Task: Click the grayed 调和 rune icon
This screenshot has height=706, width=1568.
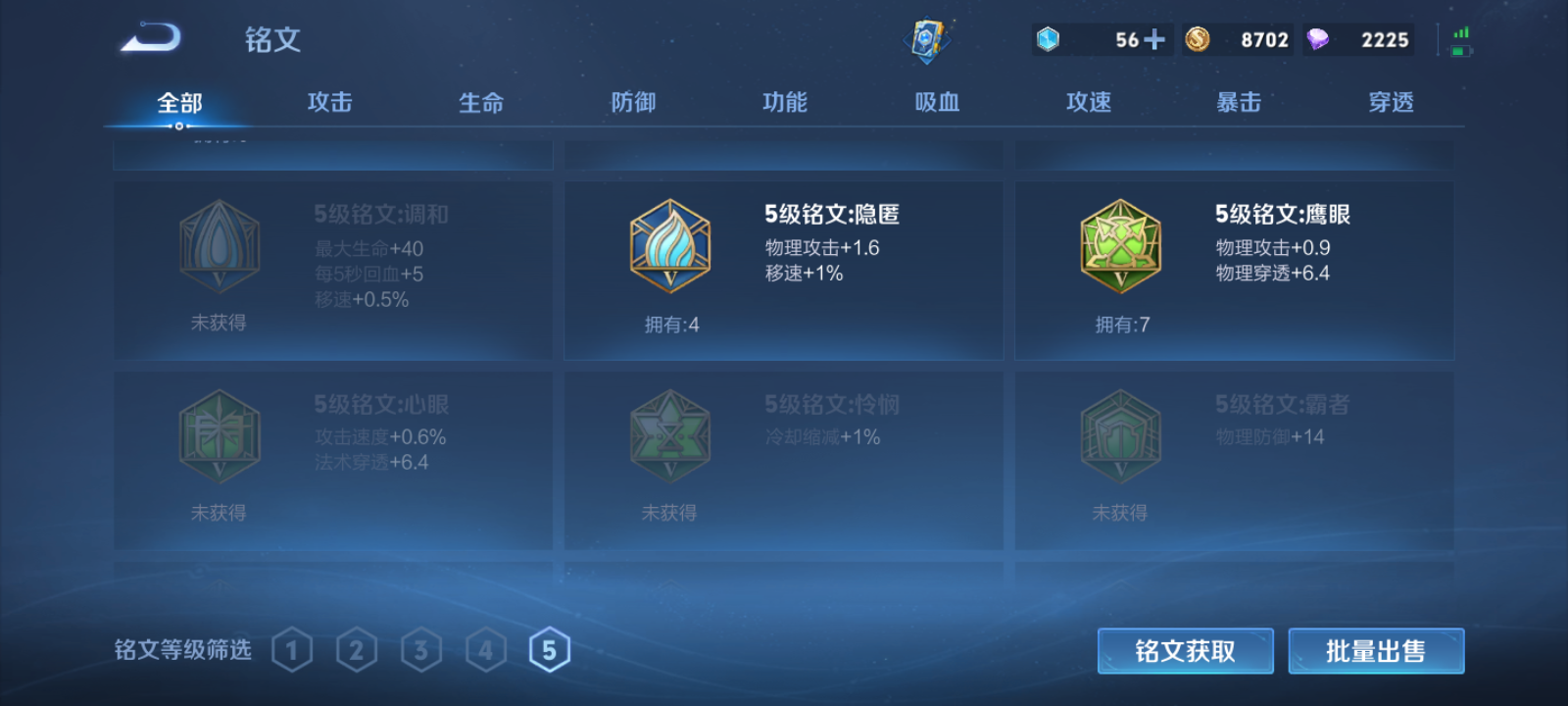Action: pos(219,248)
